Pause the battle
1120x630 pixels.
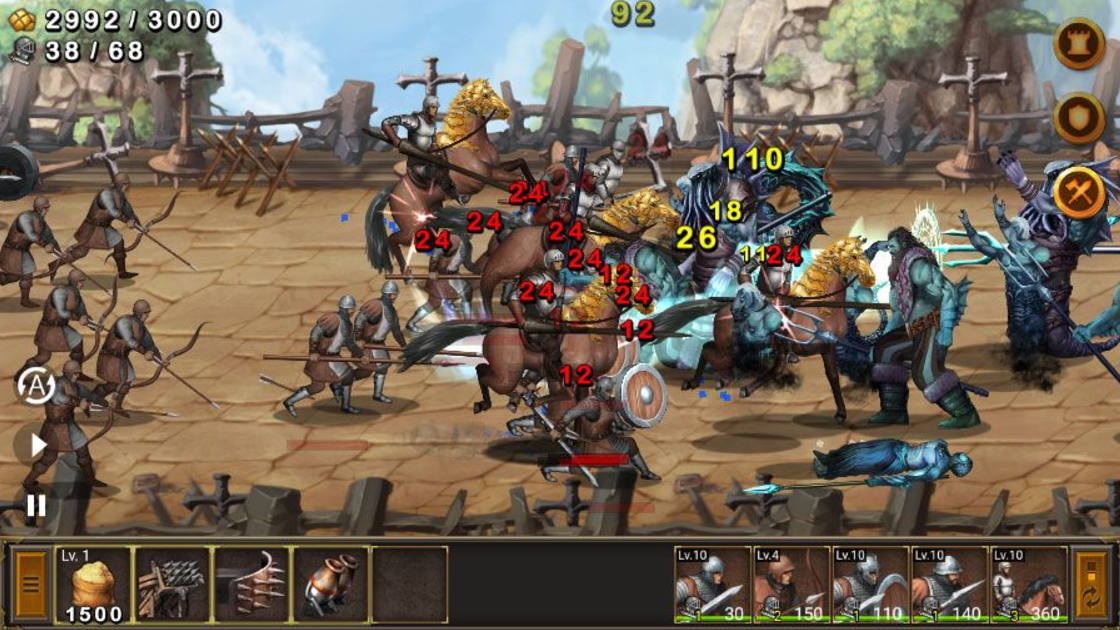click(x=36, y=505)
